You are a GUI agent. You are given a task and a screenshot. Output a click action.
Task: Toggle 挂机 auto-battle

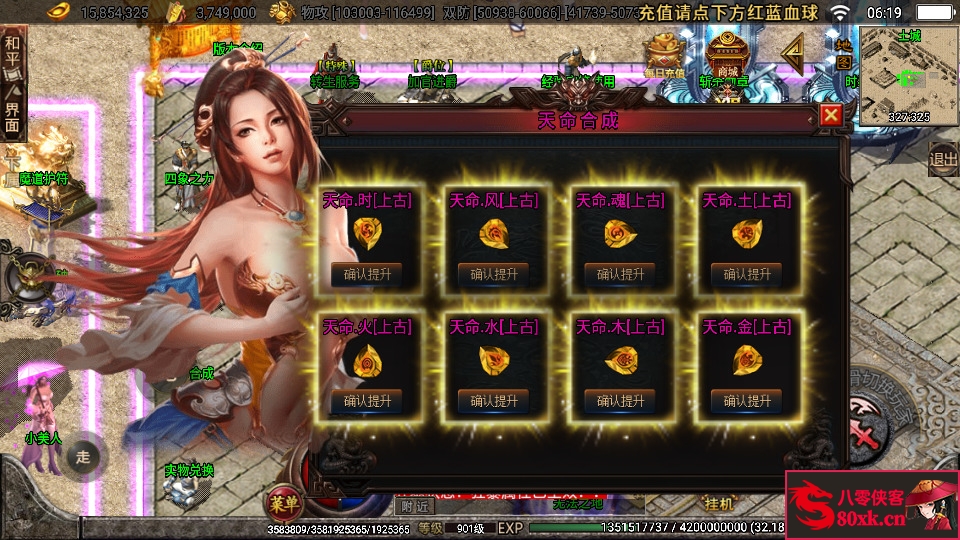(719, 501)
